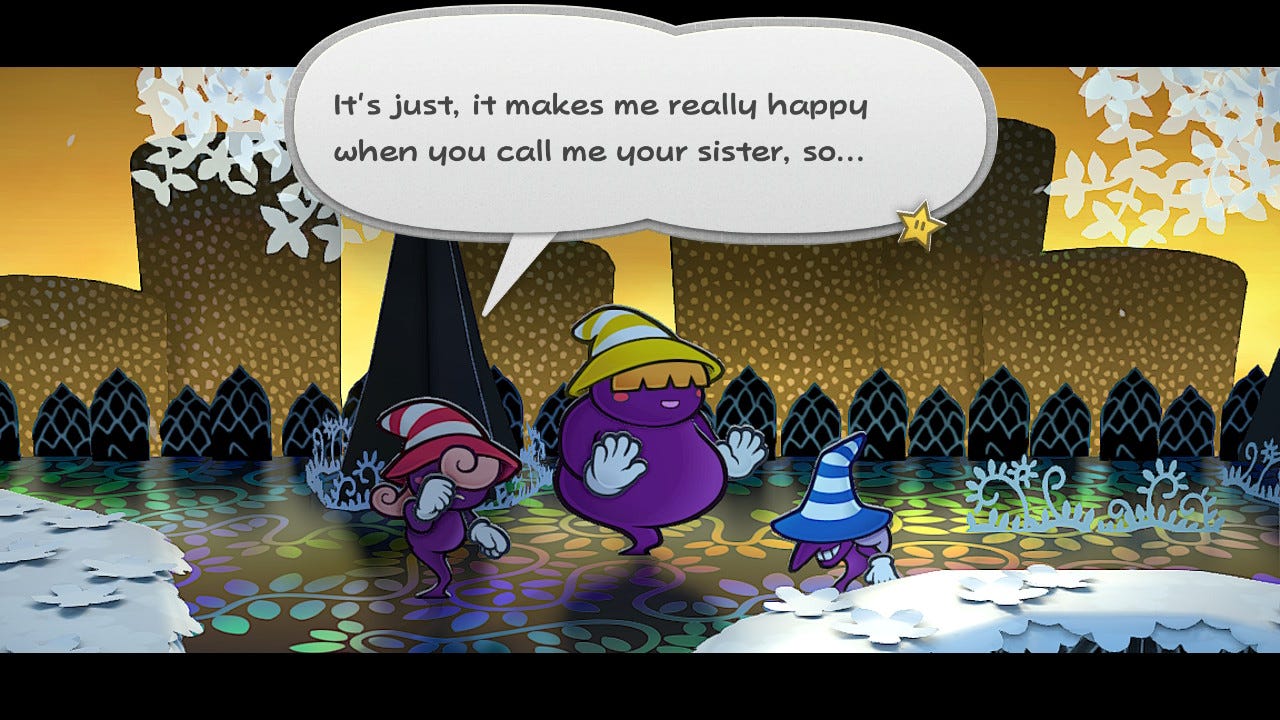Image resolution: width=1280 pixels, height=720 pixels.
Task: Select the shadow beneath Marilyn
Action: click(x=650, y=590)
